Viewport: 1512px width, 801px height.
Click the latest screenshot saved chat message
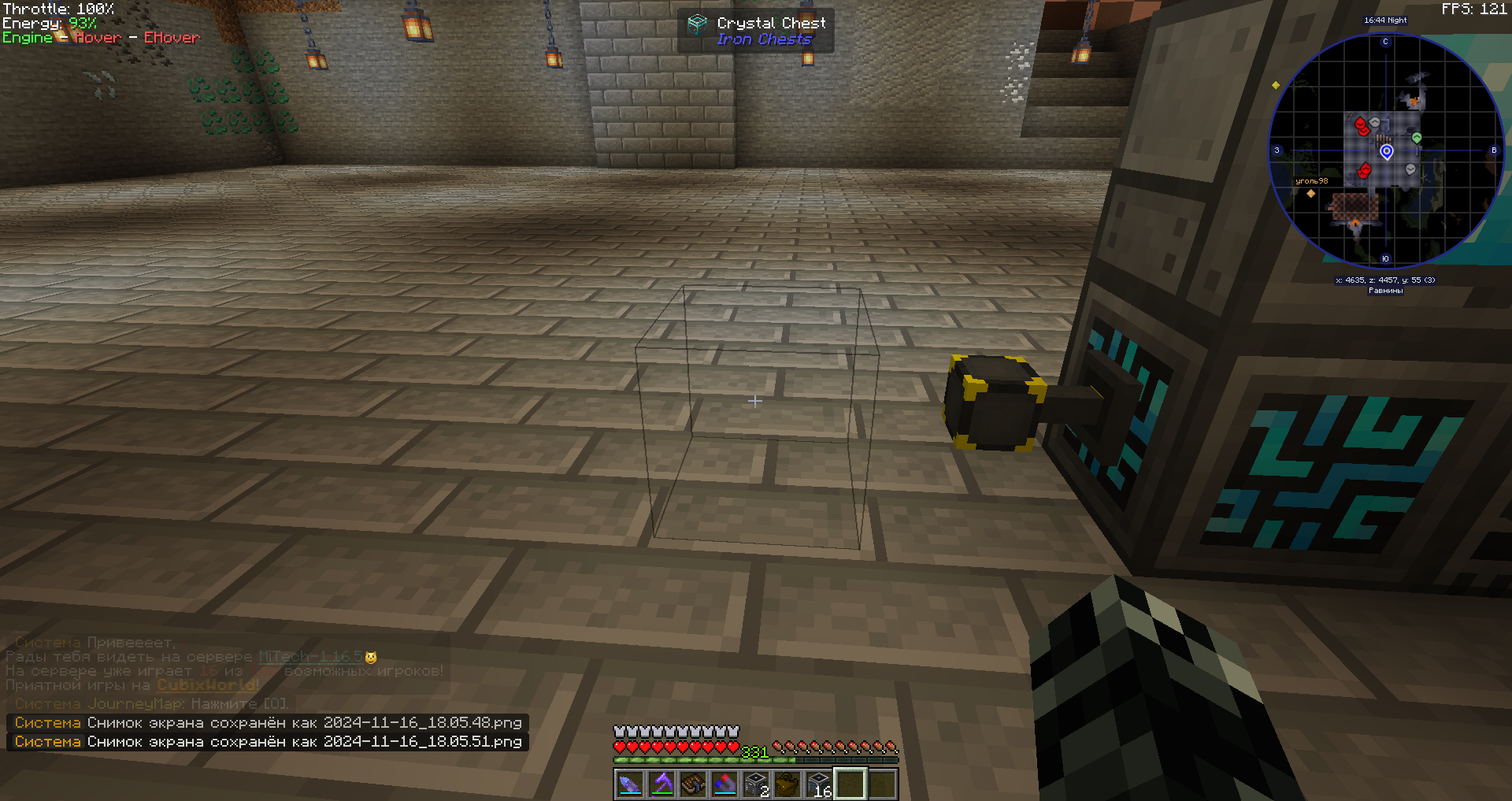(x=268, y=742)
